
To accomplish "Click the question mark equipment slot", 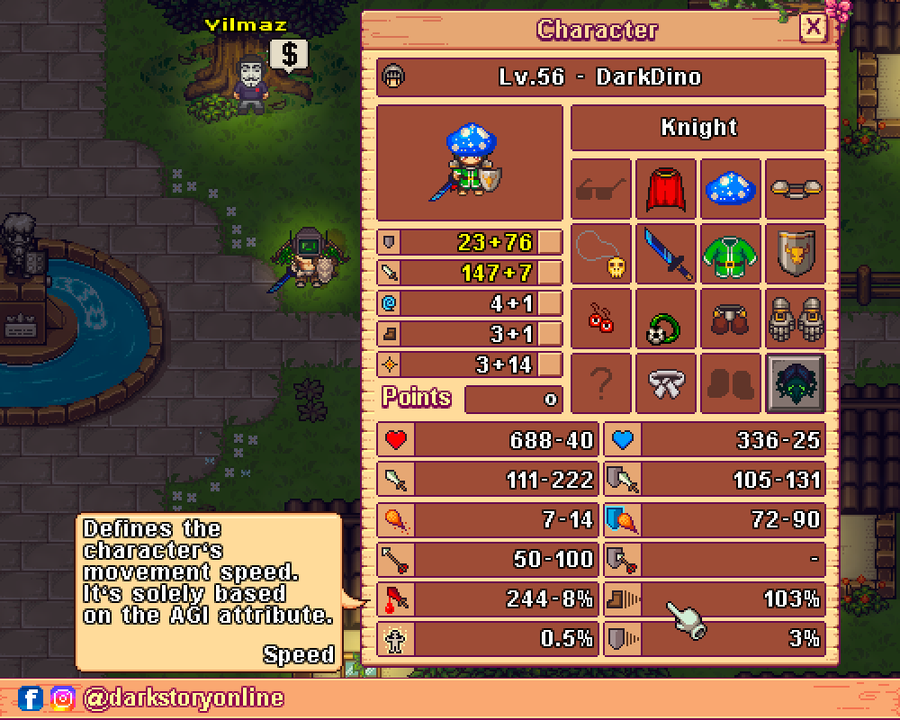I will point(602,382).
